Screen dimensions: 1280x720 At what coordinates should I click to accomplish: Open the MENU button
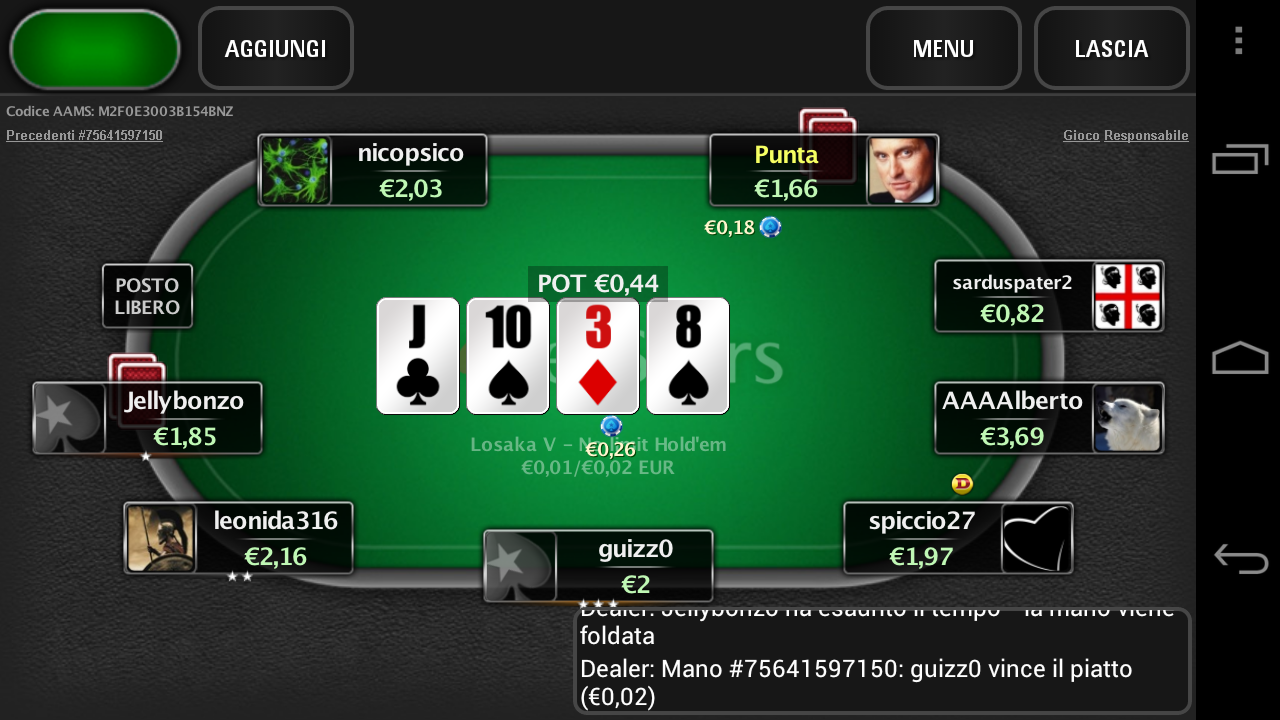(x=943, y=48)
